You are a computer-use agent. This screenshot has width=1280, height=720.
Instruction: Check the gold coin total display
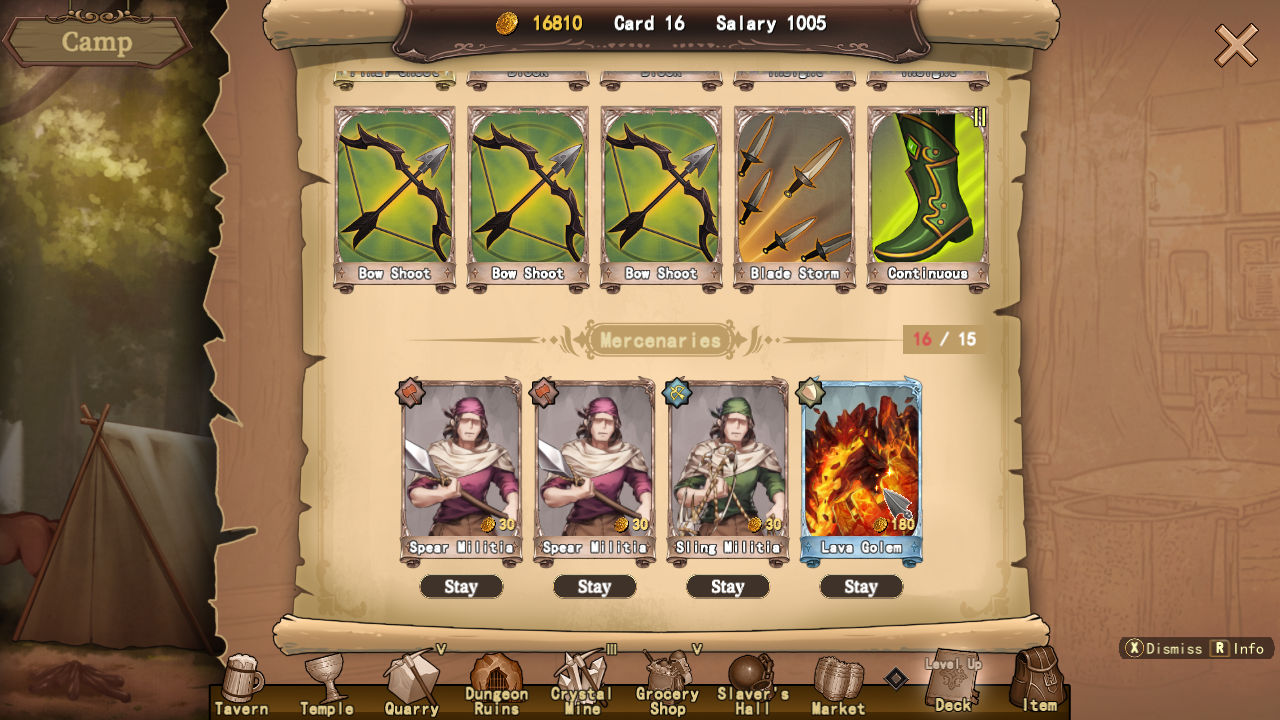pos(545,23)
